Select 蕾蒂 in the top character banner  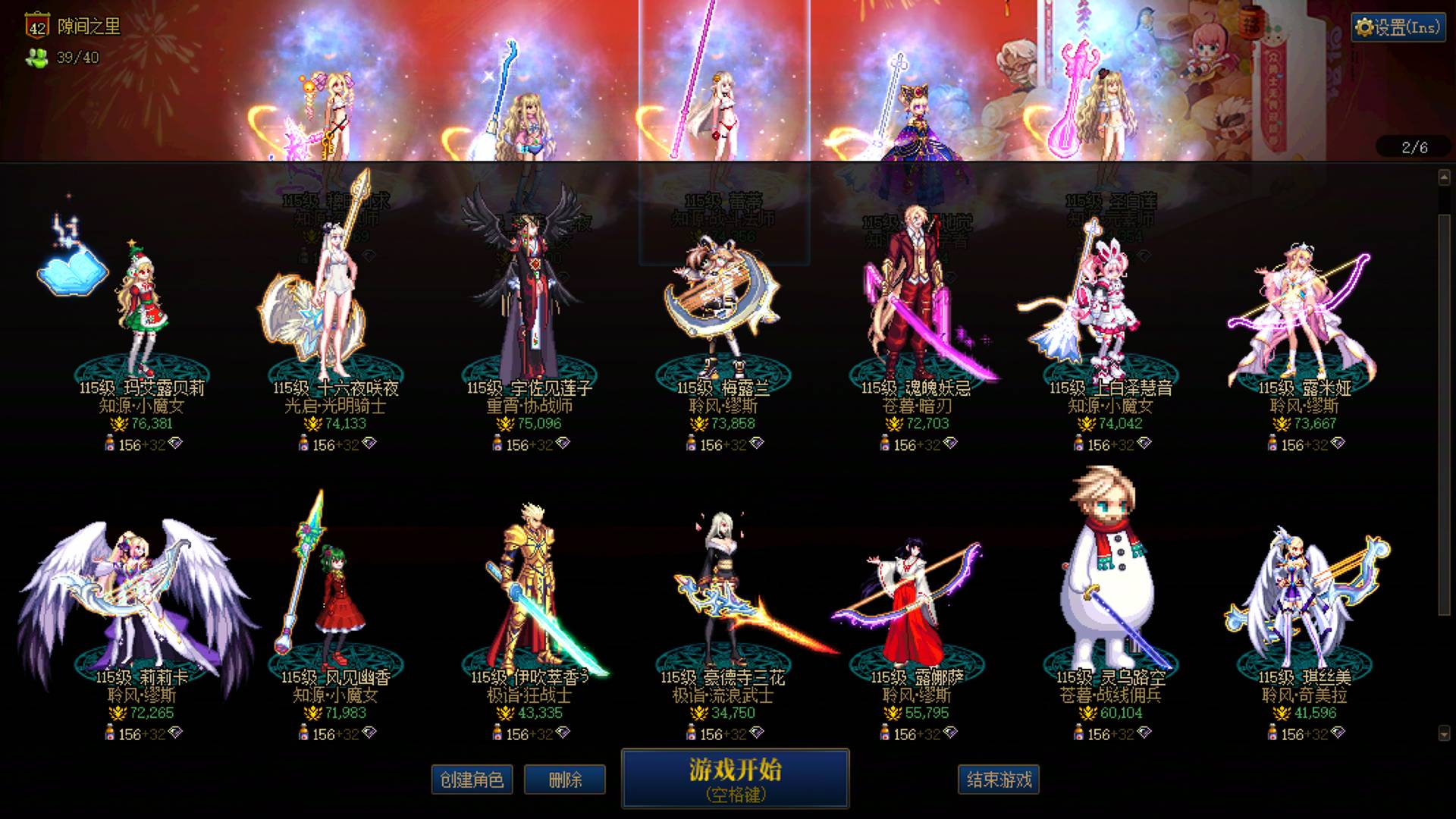pyautogui.click(x=724, y=106)
